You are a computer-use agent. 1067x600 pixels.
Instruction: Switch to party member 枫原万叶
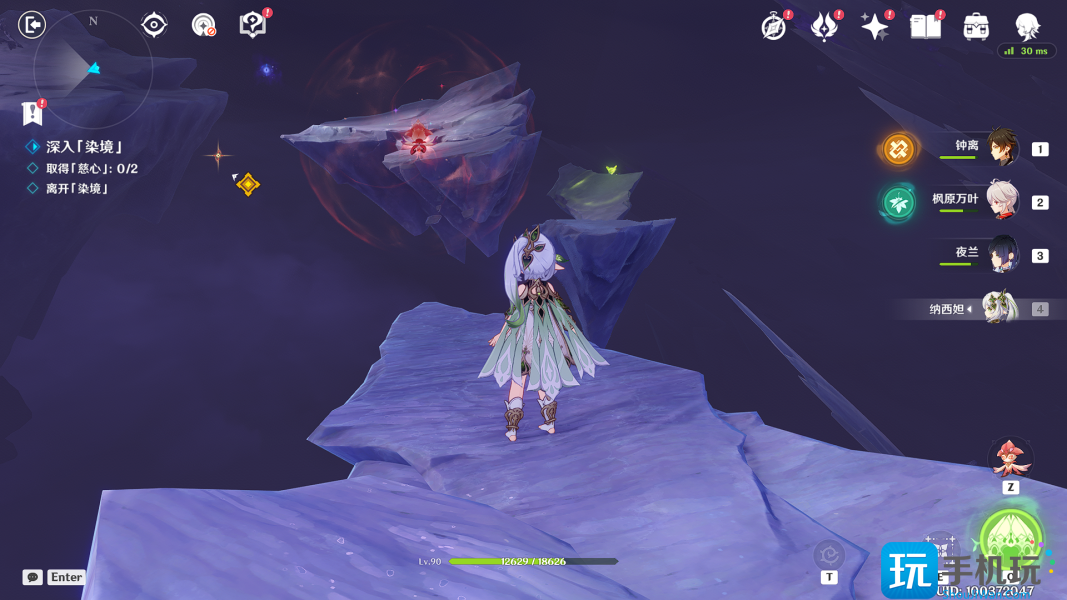click(1002, 201)
